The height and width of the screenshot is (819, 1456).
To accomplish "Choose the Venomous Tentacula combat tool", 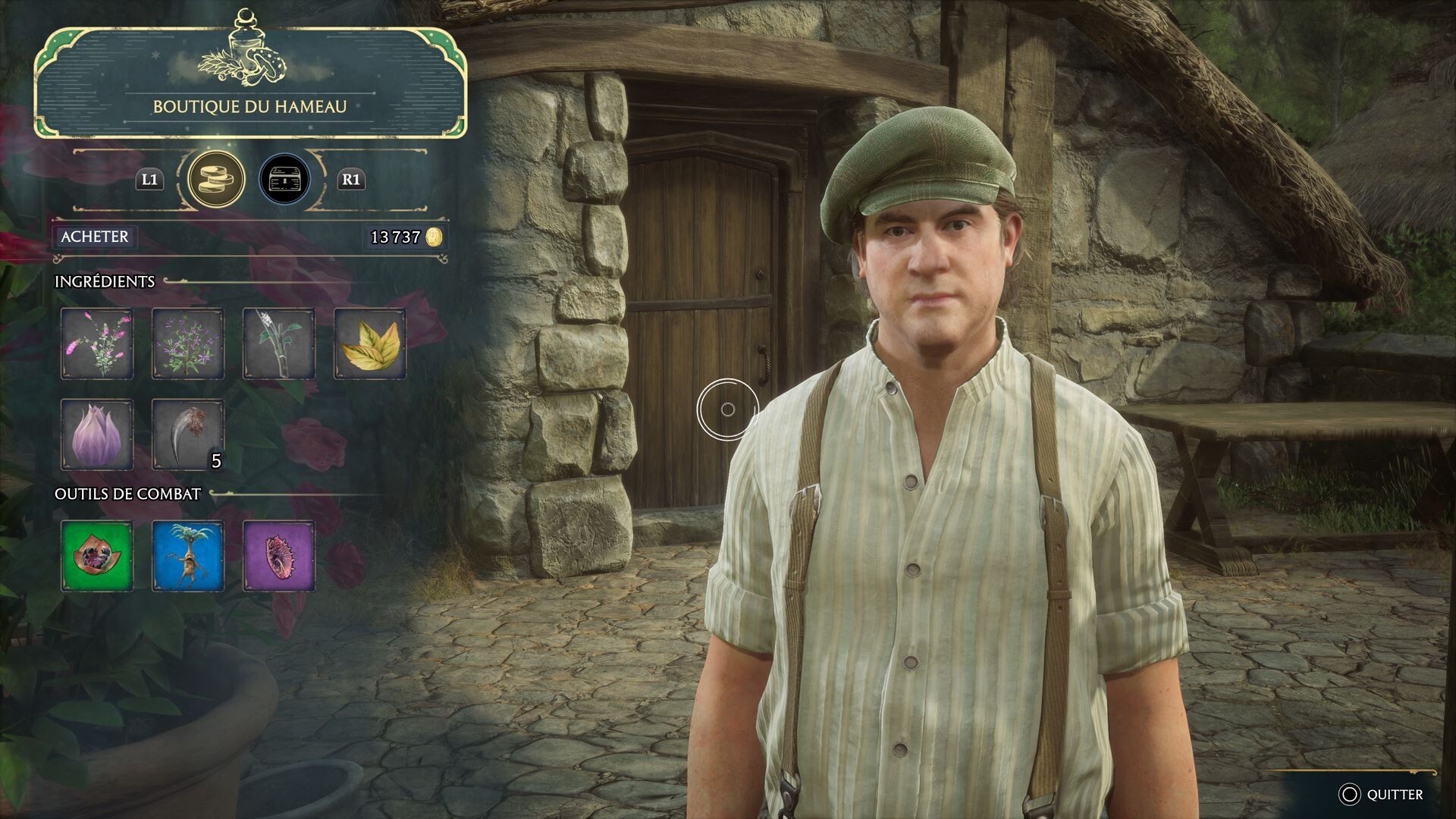I will pyautogui.click(x=279, y=556).
